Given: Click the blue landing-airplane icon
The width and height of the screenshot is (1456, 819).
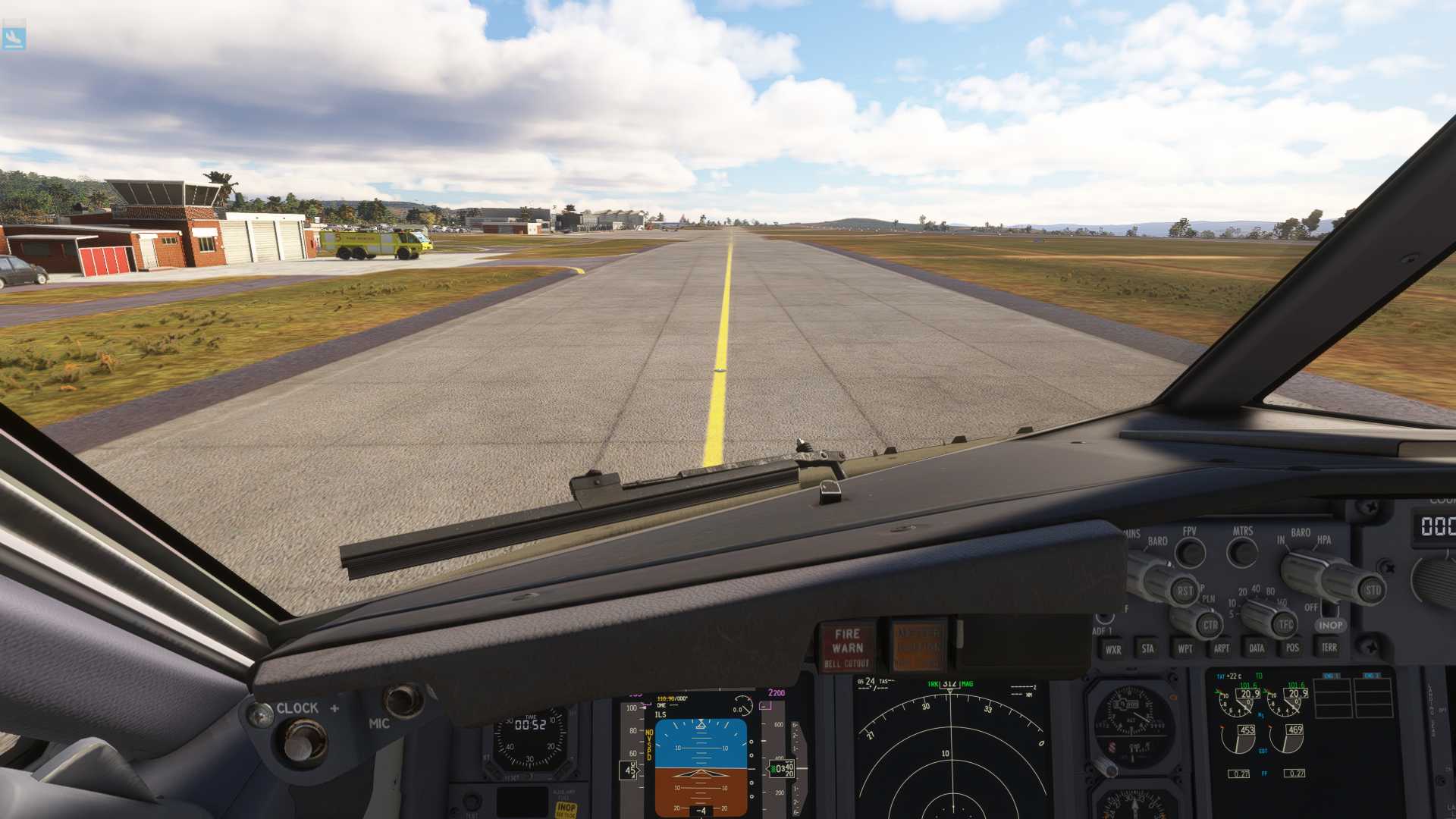Looking at the screenshot, I should [x=14, y=37].
